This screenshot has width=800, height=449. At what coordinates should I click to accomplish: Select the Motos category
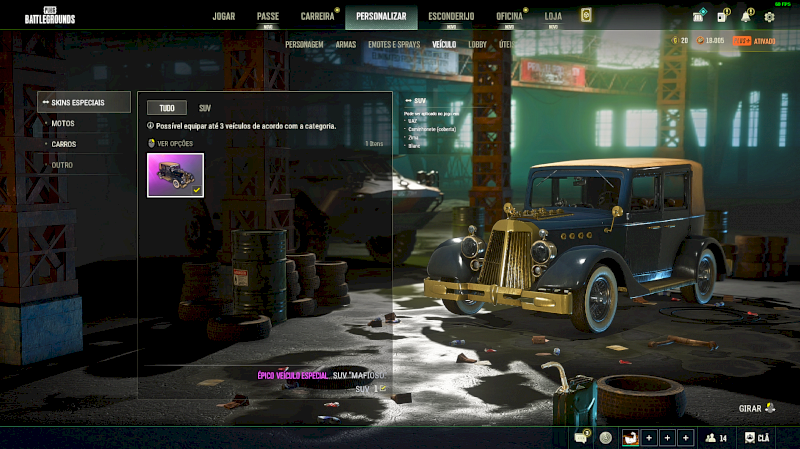(63, 123)
